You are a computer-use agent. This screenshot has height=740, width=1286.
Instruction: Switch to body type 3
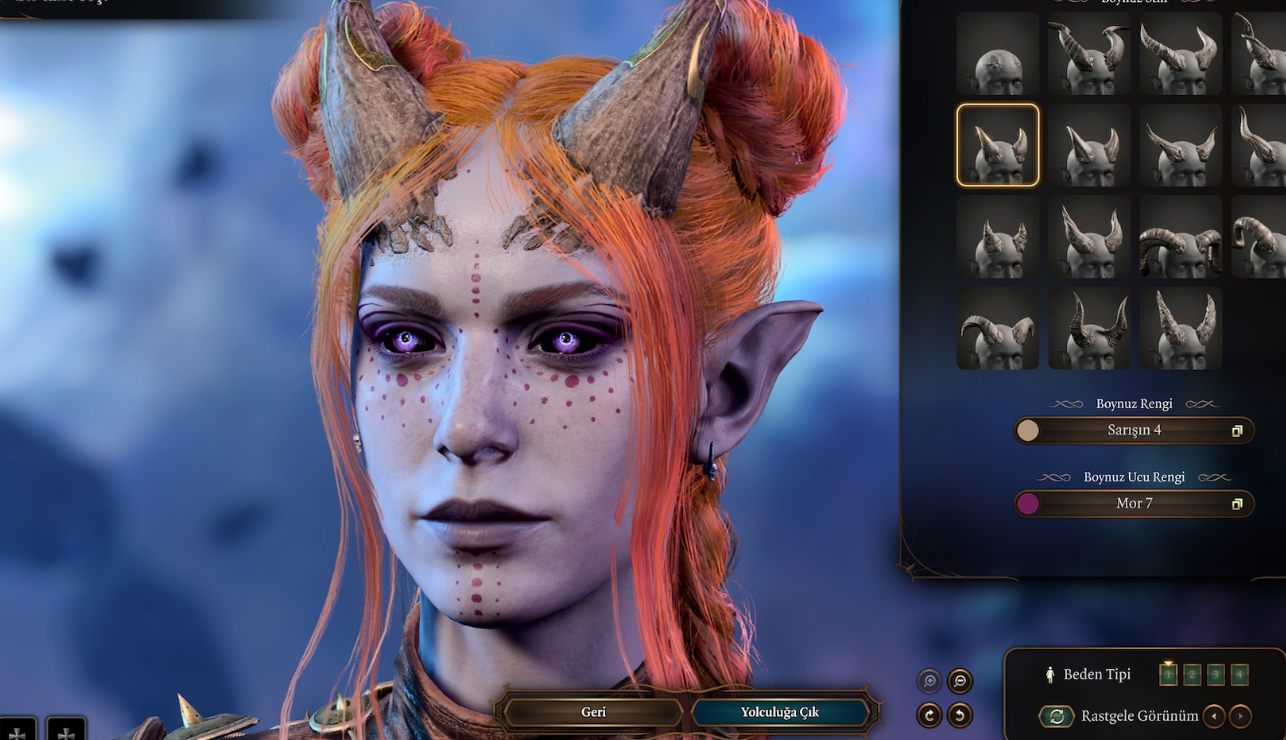coord(1216,674)
